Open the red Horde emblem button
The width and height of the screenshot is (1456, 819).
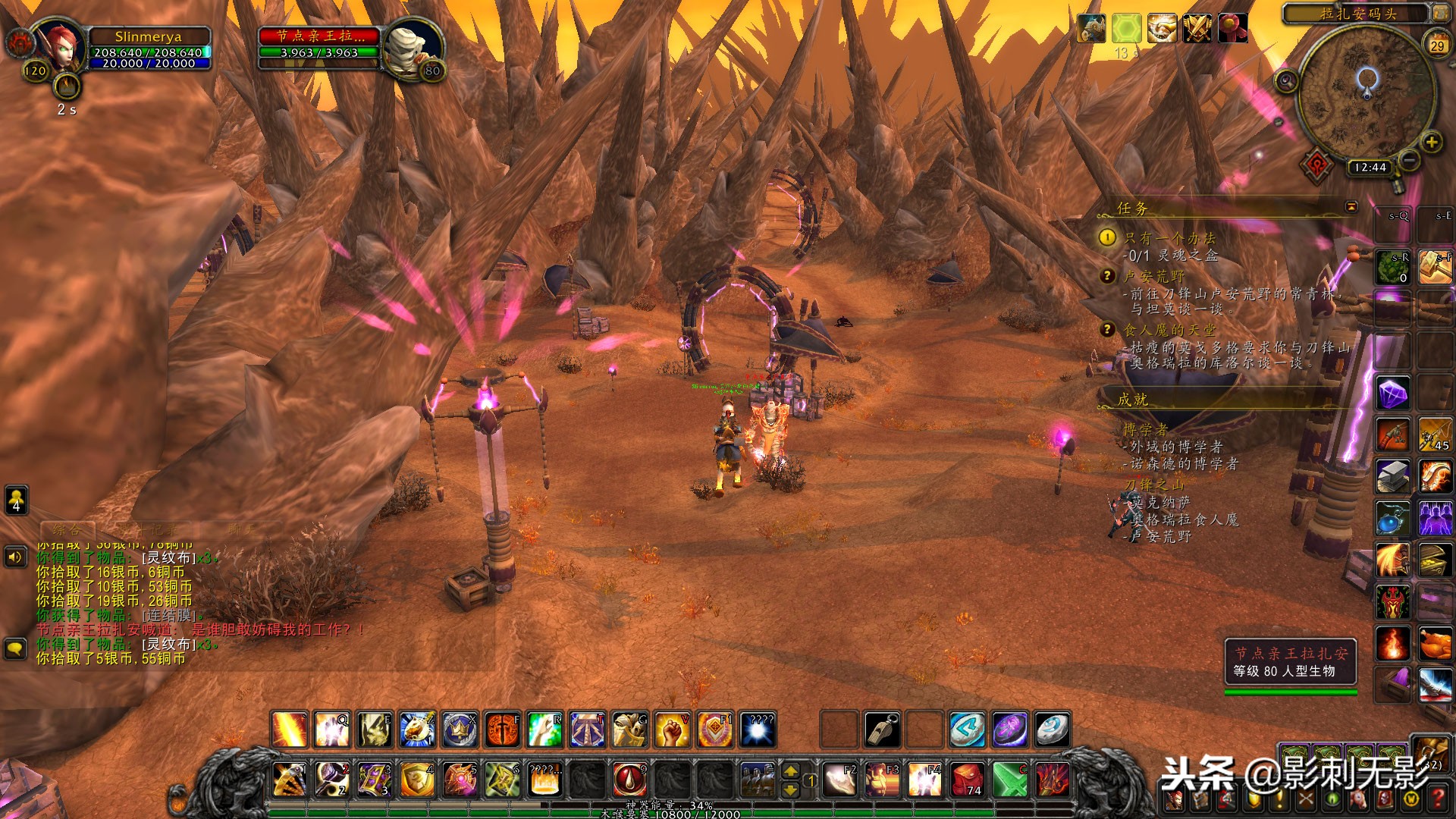(x=1317, y=165)
